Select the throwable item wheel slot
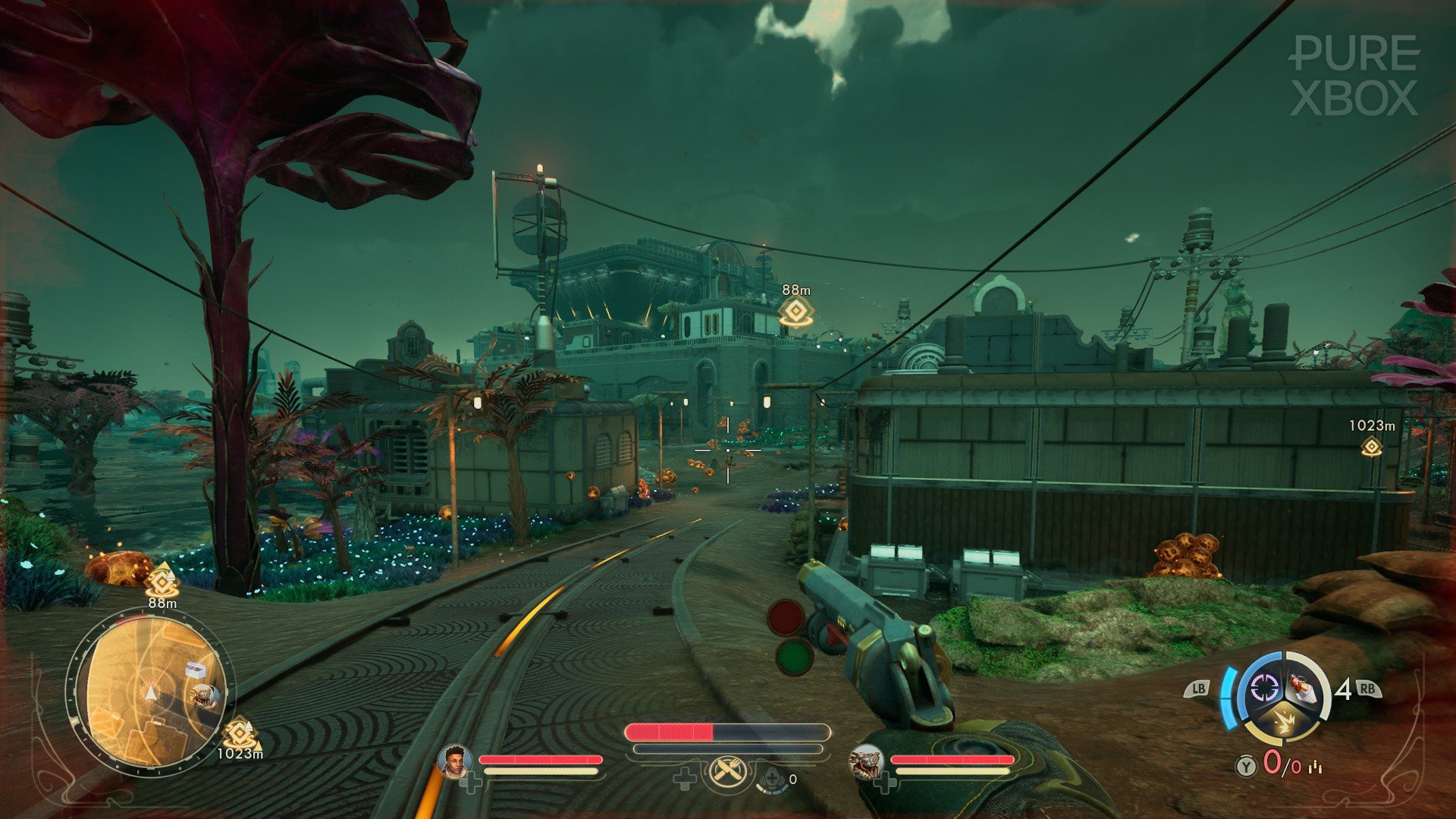 coord(1303,687)
